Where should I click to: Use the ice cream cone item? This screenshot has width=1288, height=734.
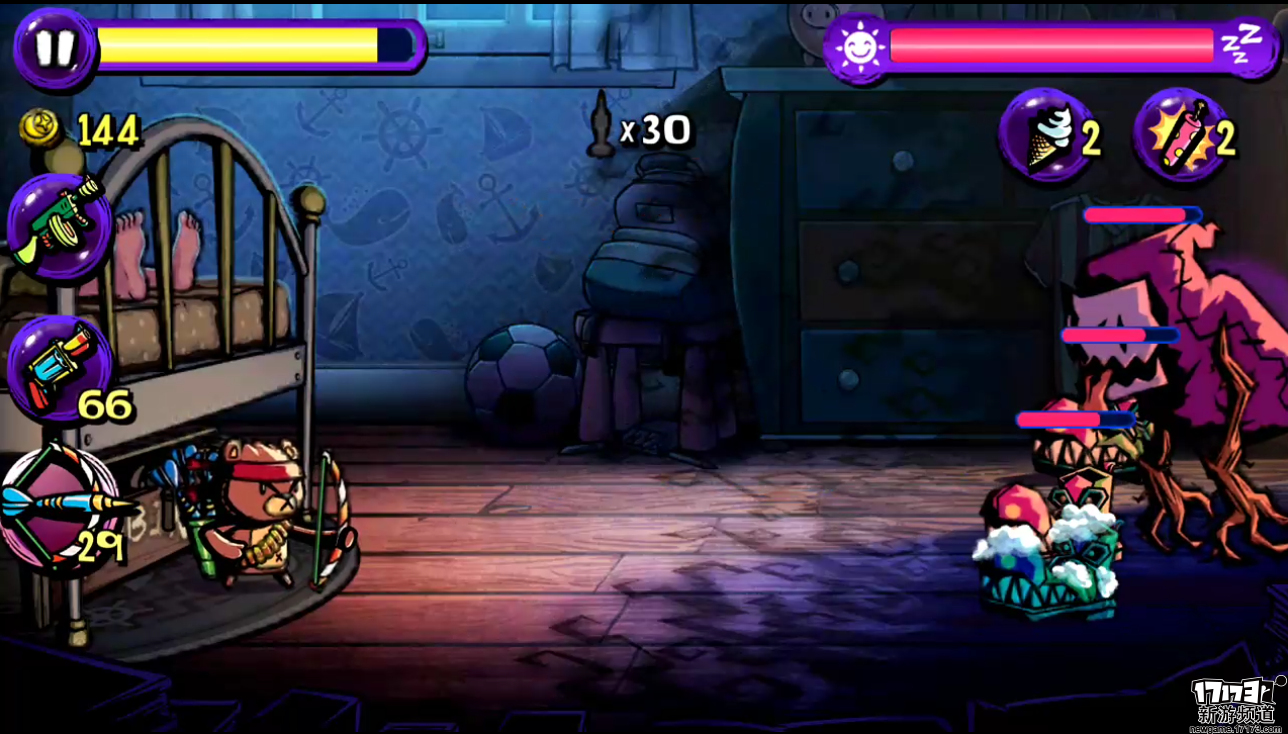point(1048,137)
